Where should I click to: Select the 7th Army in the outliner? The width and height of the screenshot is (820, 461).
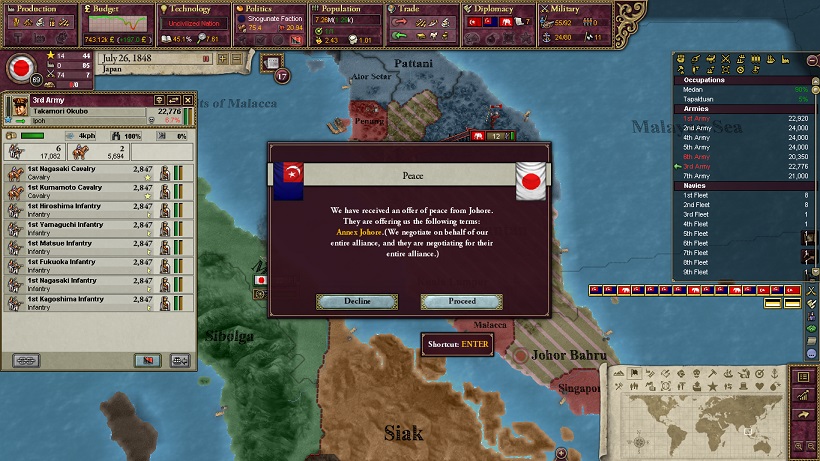pyautogui.click(x=698, y=175)
